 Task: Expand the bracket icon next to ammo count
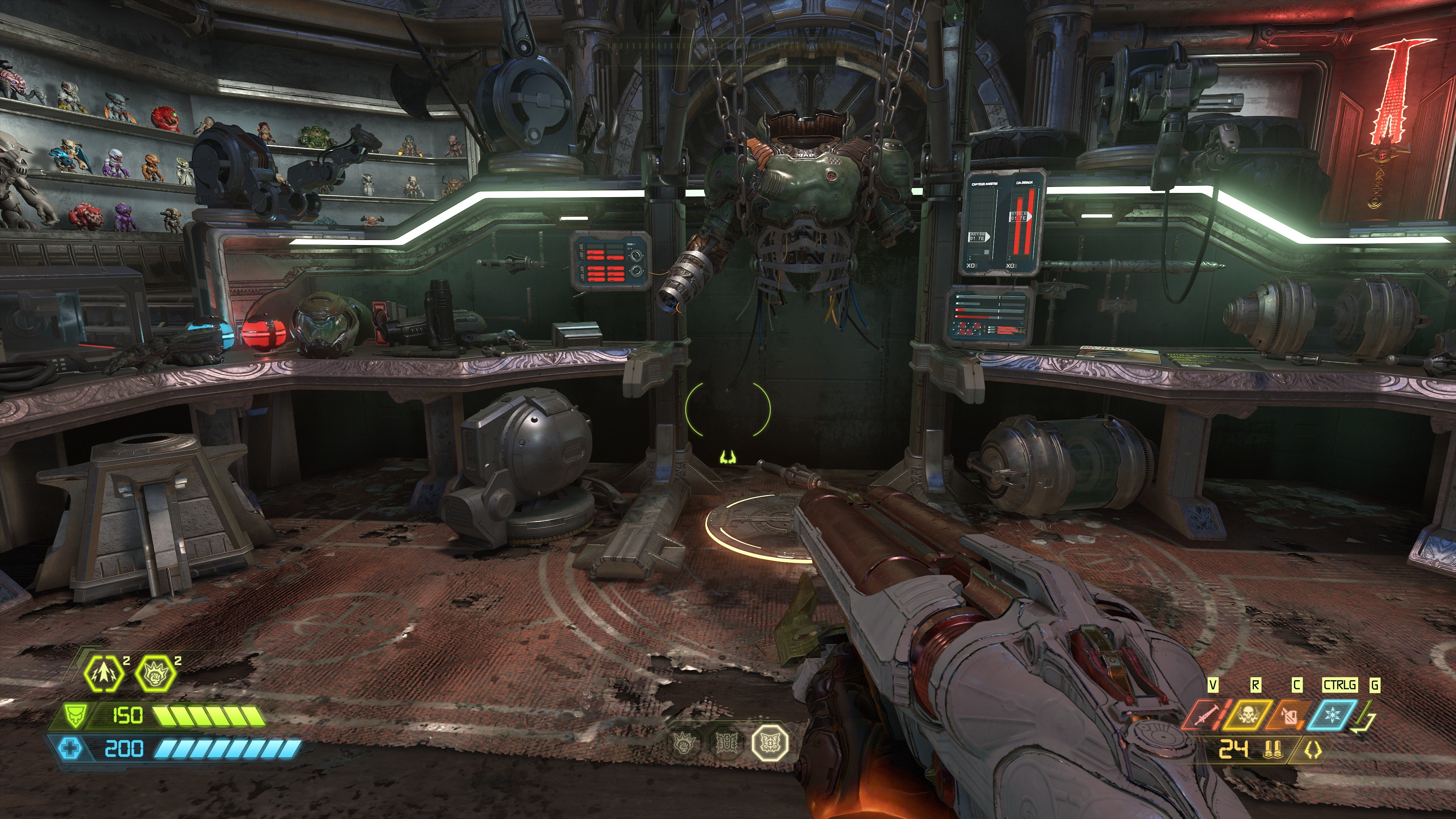coord(1313,751)
